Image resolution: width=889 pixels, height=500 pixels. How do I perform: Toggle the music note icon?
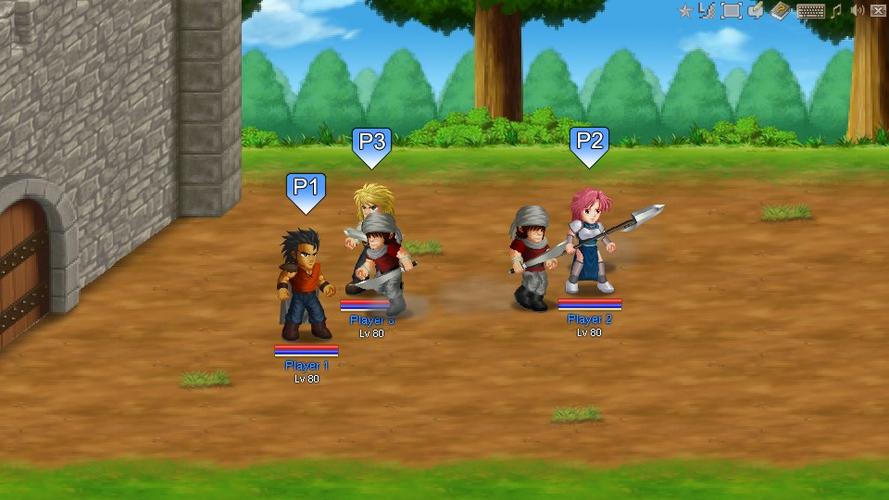coord(836,11)
